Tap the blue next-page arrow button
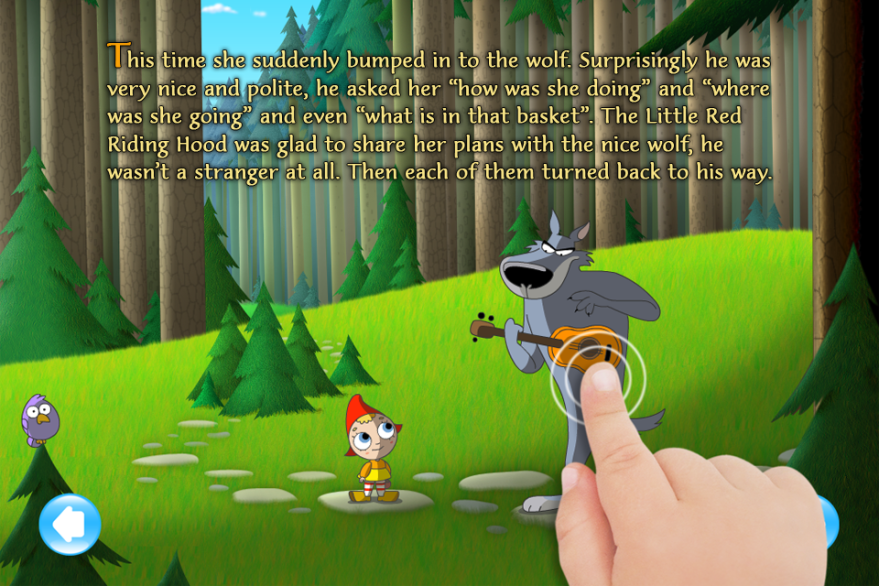The image size is (879, 586). click(829, 521)
